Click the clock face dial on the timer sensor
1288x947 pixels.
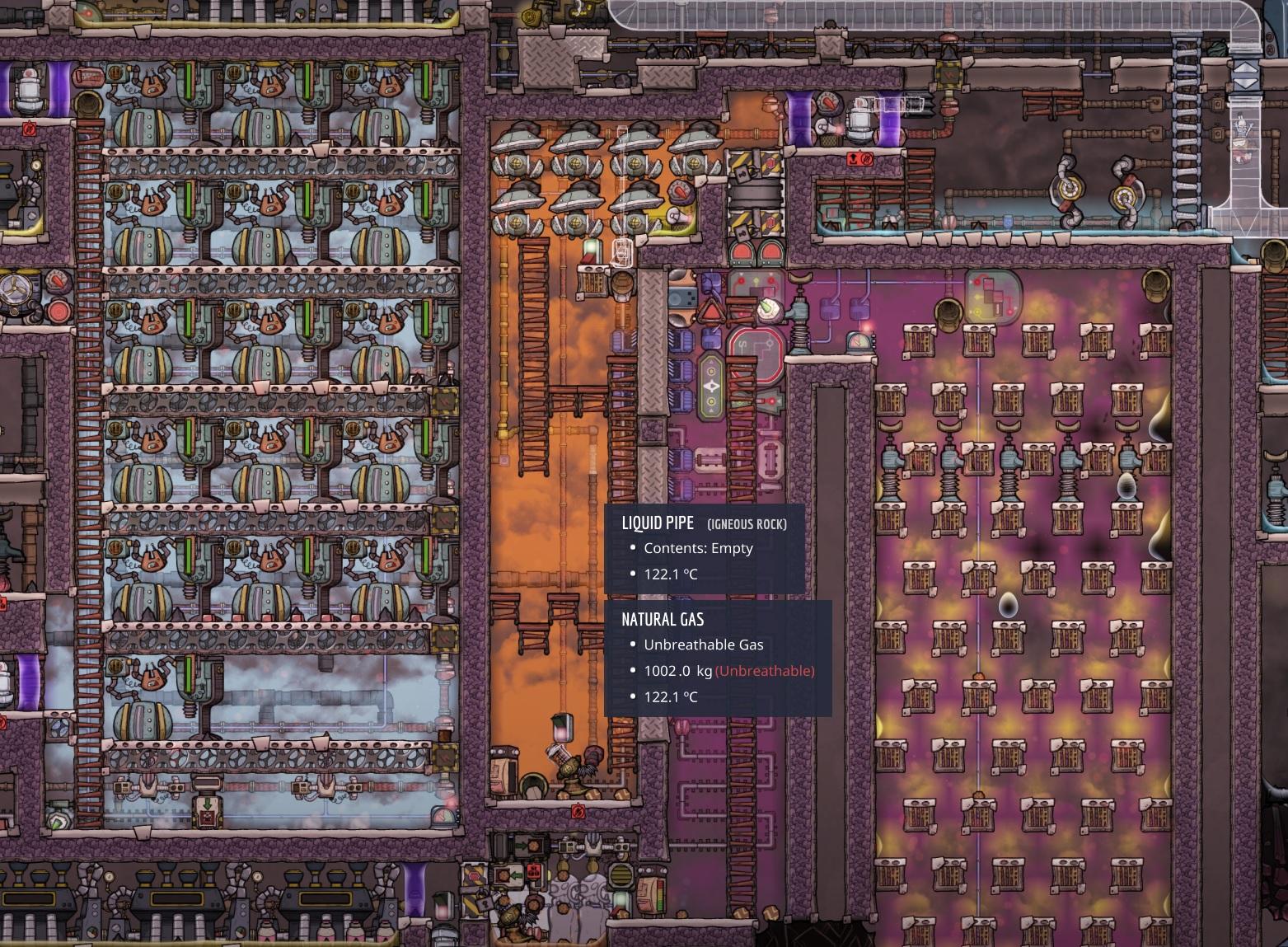858,341
